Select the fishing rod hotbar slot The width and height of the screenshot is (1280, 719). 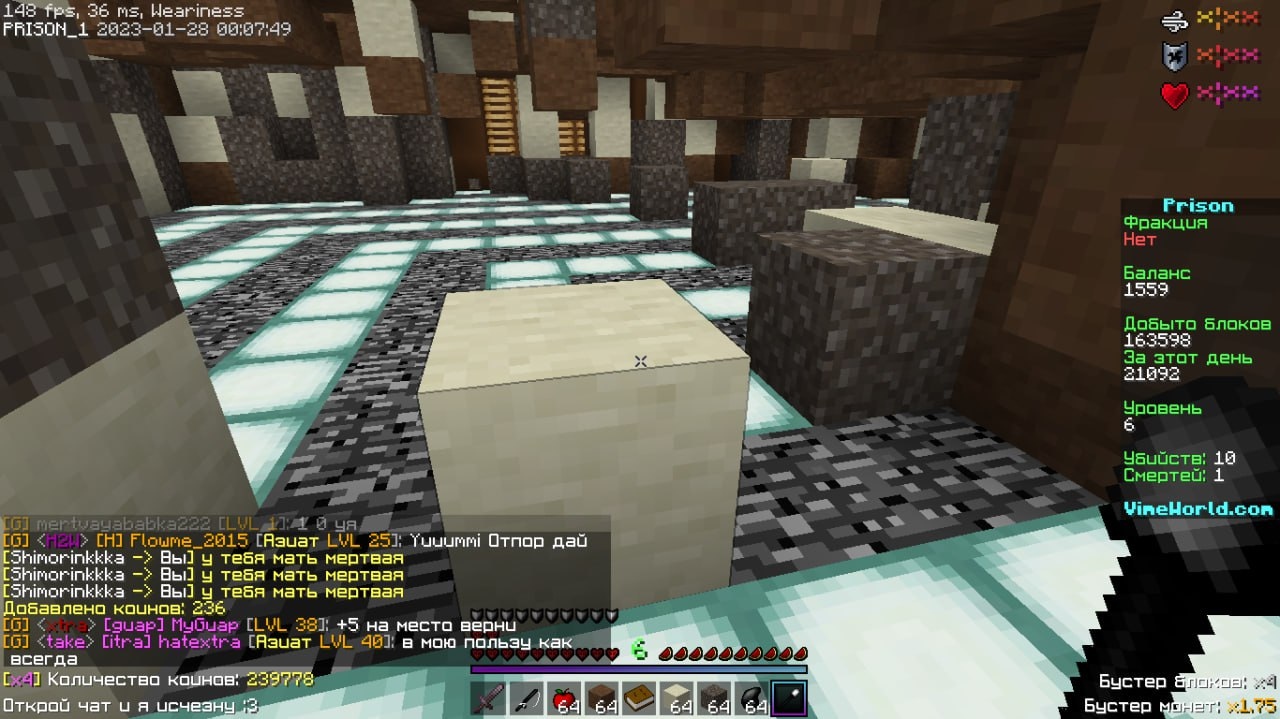click(527, 699)
